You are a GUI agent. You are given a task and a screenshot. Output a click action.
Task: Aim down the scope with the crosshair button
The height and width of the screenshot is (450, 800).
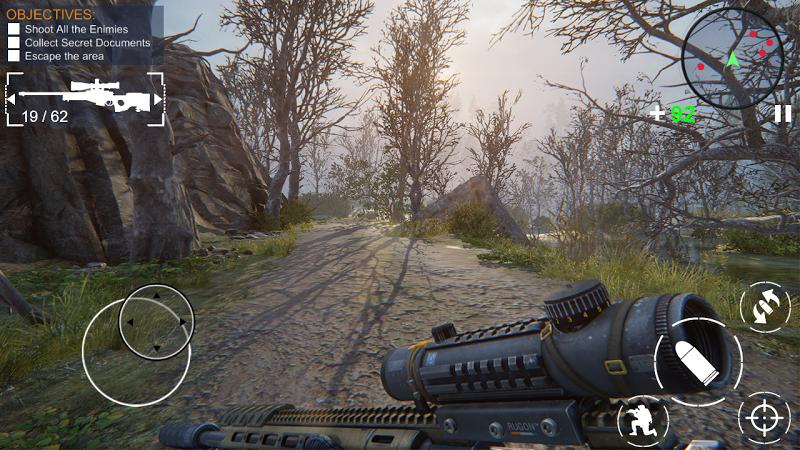tap(764, 417)
